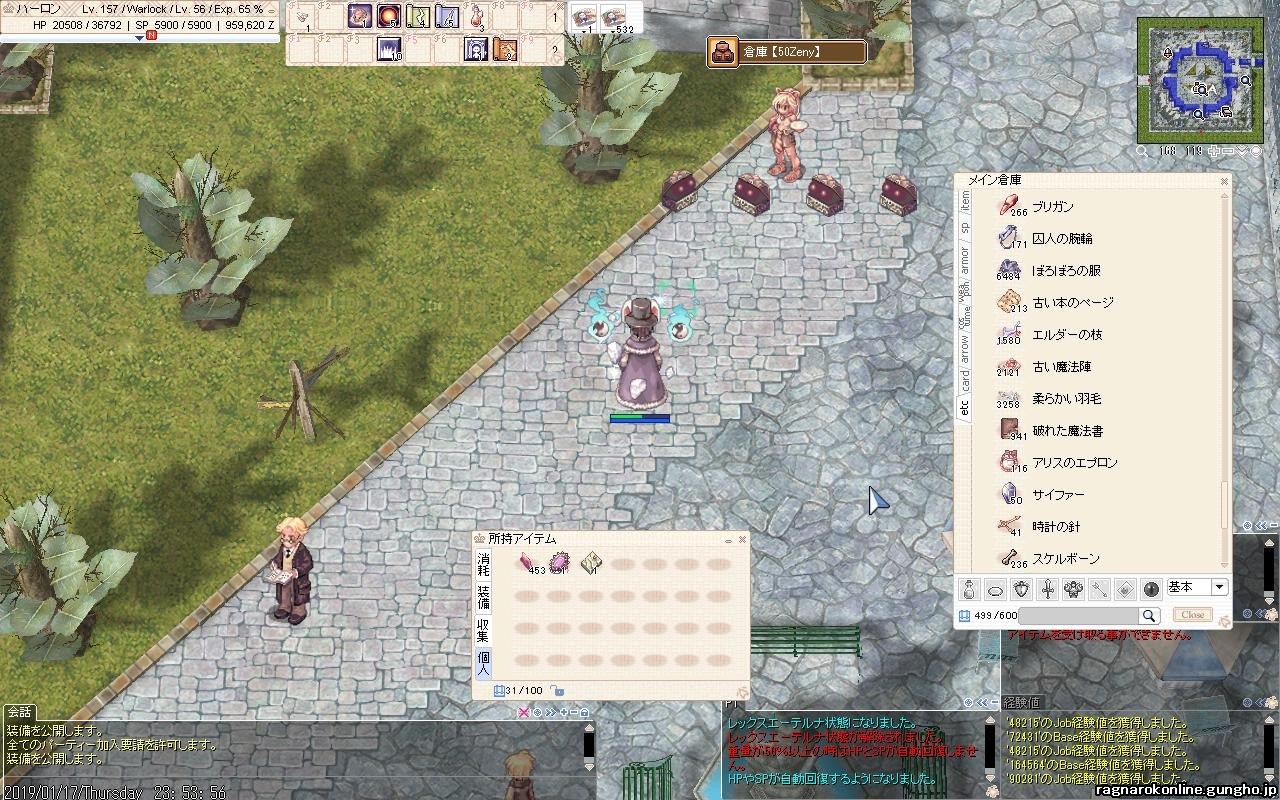Select the pink crystal stack of 453
Viewport: 1280px width, 800px height.
pos(525,563)
